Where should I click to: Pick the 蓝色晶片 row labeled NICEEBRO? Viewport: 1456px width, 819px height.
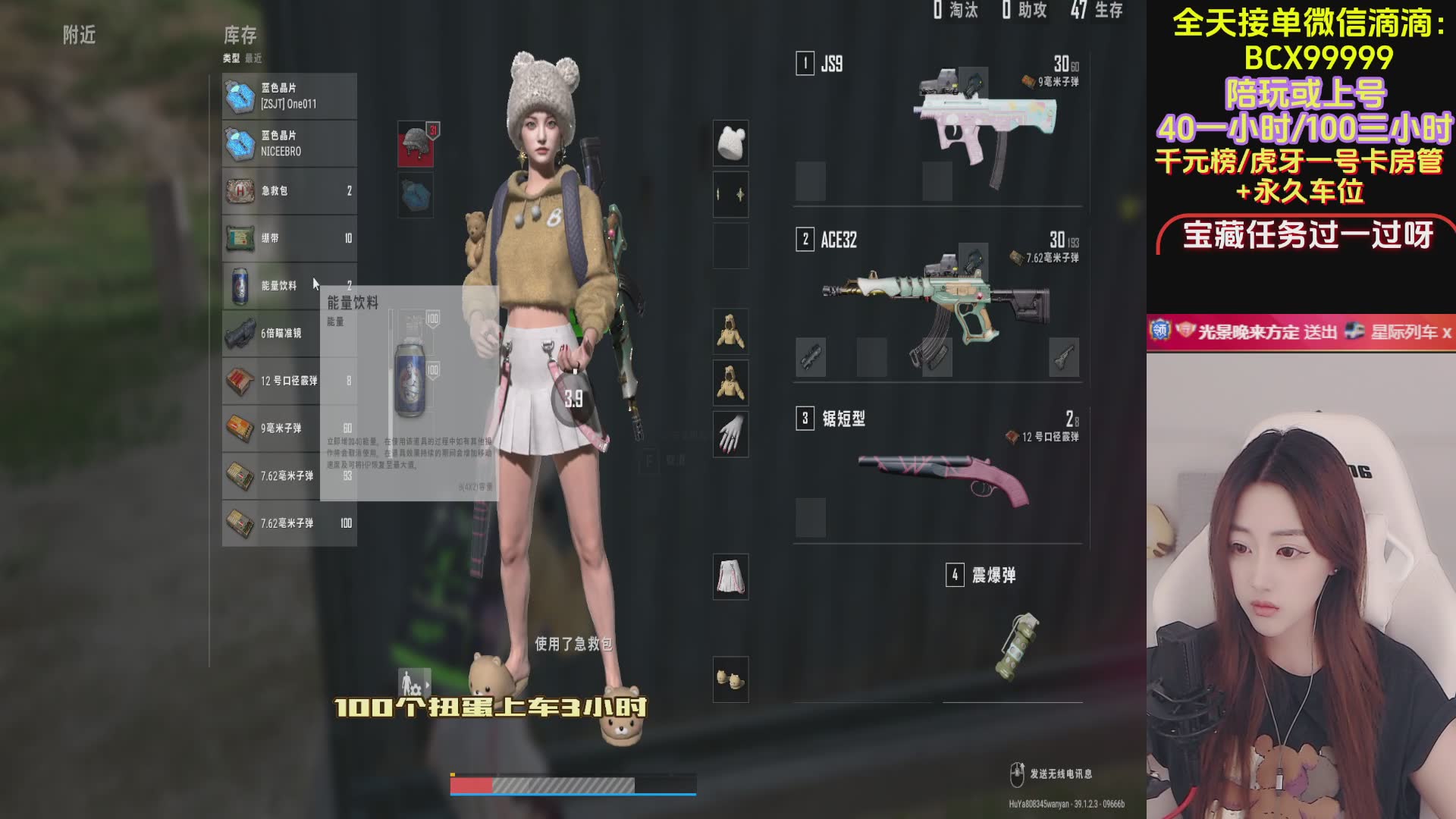pos(289,143)
